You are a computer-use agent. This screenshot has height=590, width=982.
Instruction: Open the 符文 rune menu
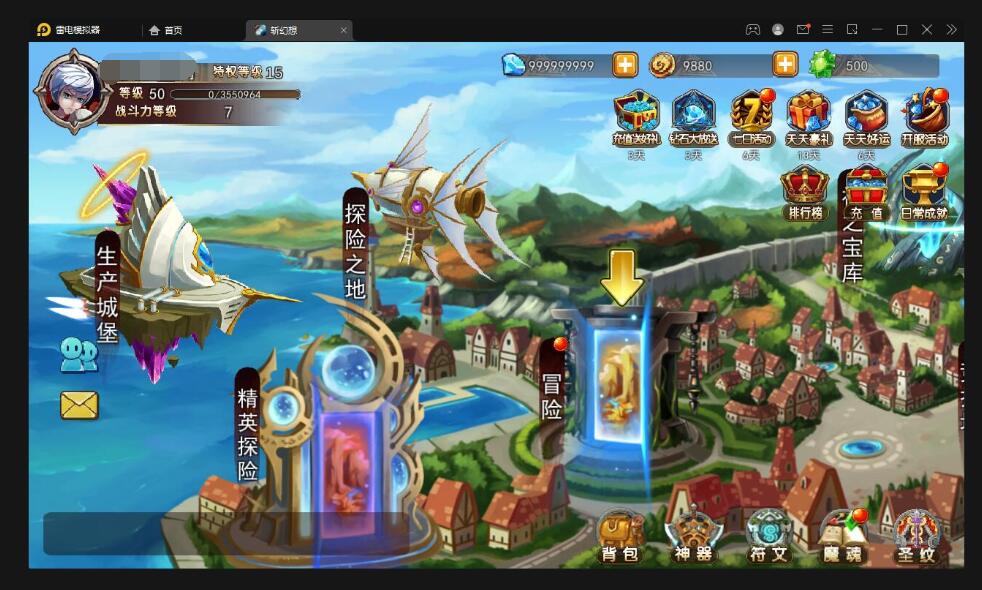[x=769, y=537]
